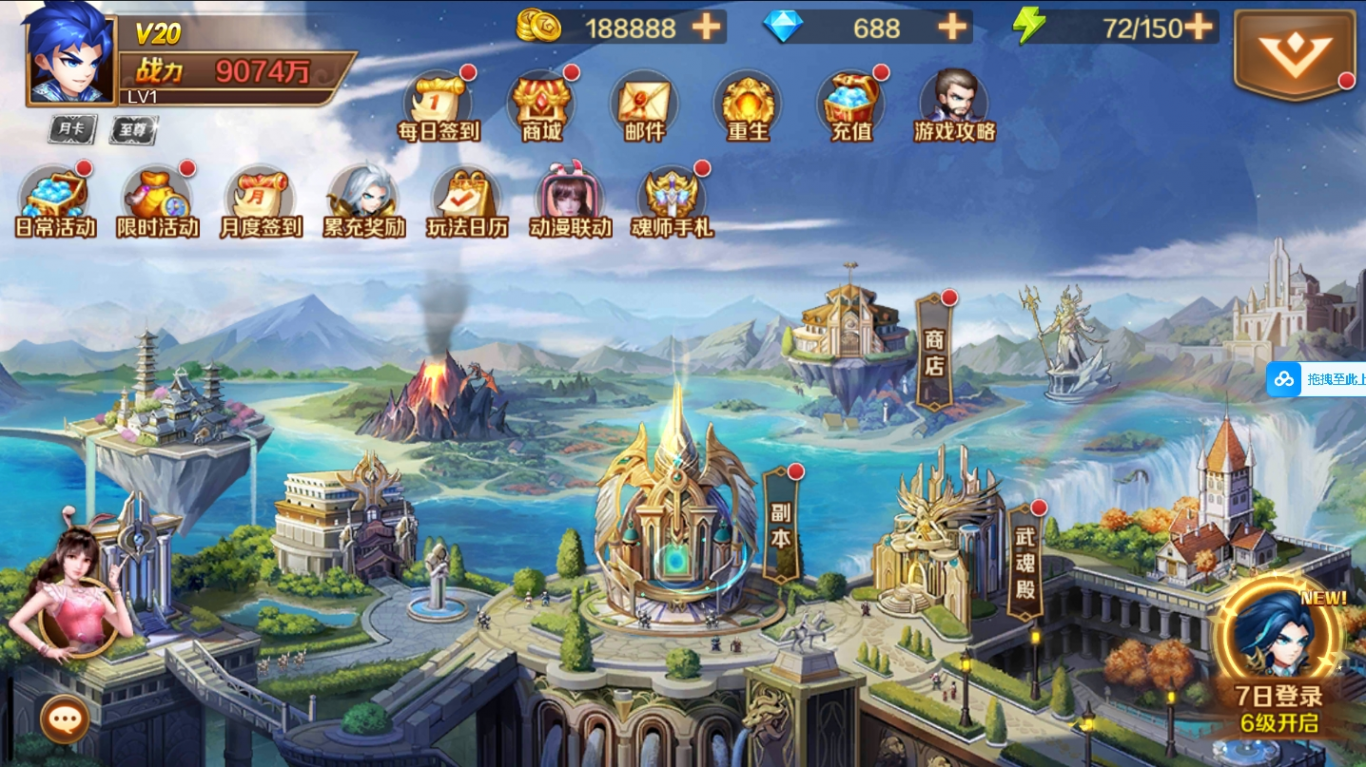Open the chat speech bubble button
The height and width of the screenshot is (767, 1366).
point(65,718)
